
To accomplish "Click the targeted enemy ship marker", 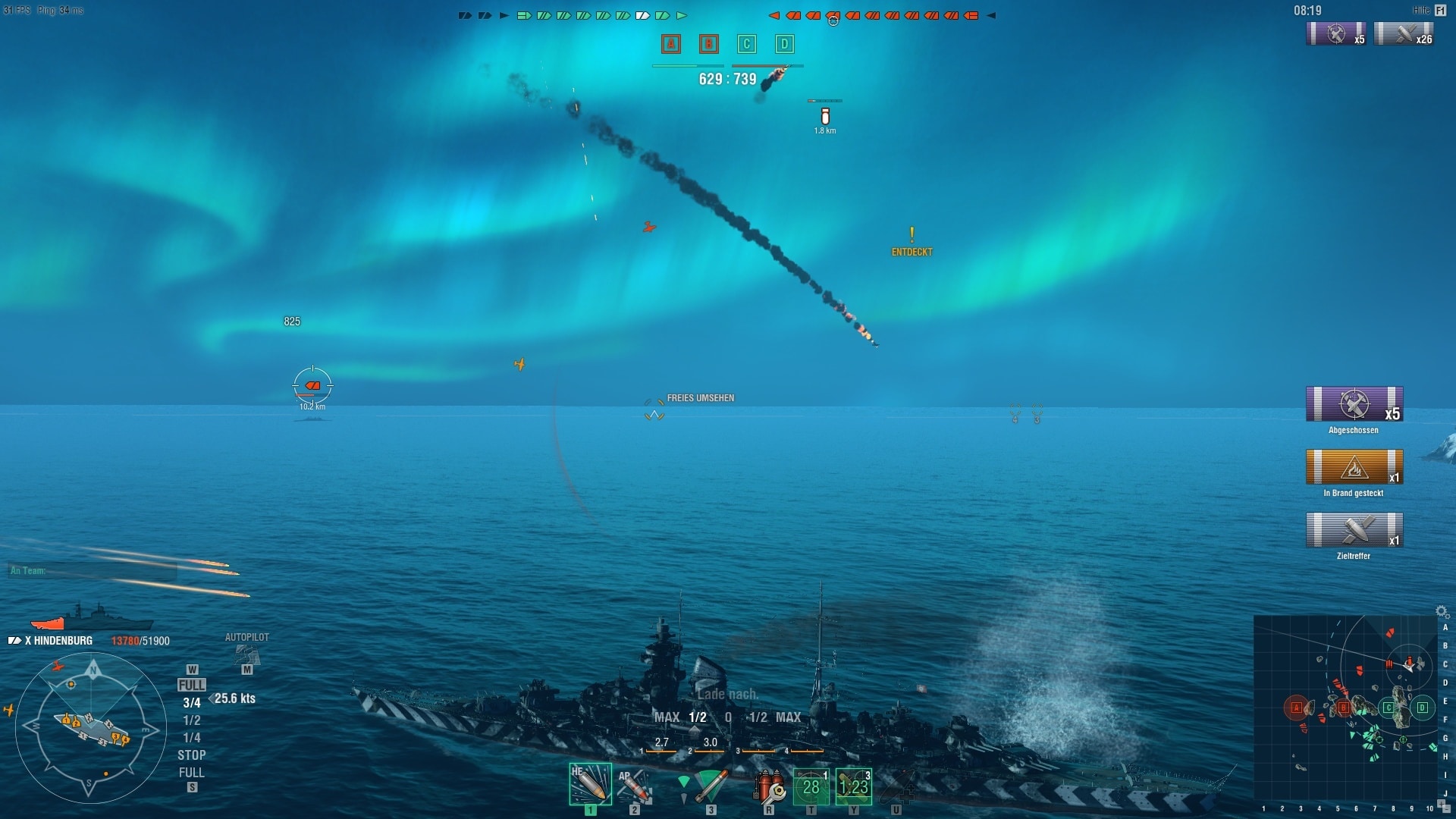I will pos(312,386).
